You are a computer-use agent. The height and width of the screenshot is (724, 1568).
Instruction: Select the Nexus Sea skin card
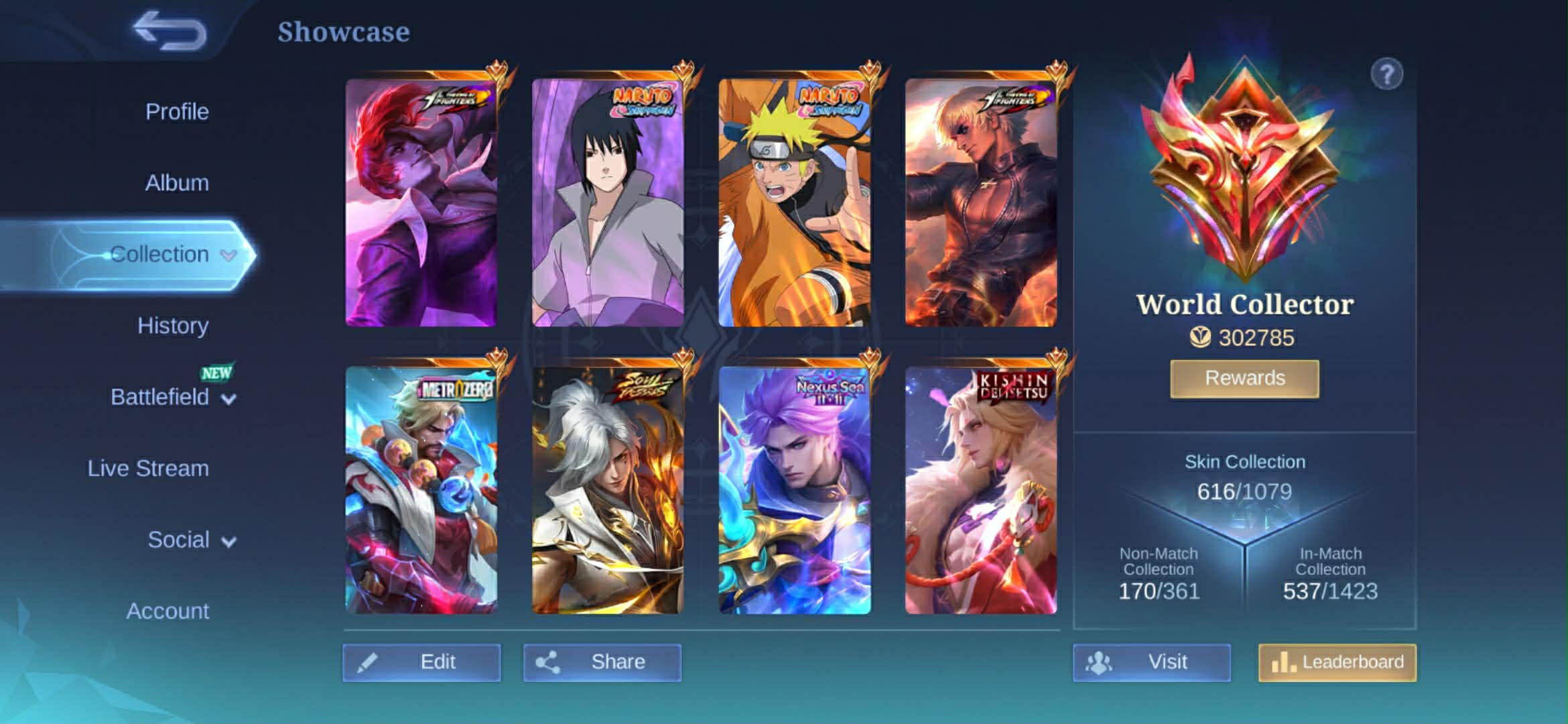(795, 490)
